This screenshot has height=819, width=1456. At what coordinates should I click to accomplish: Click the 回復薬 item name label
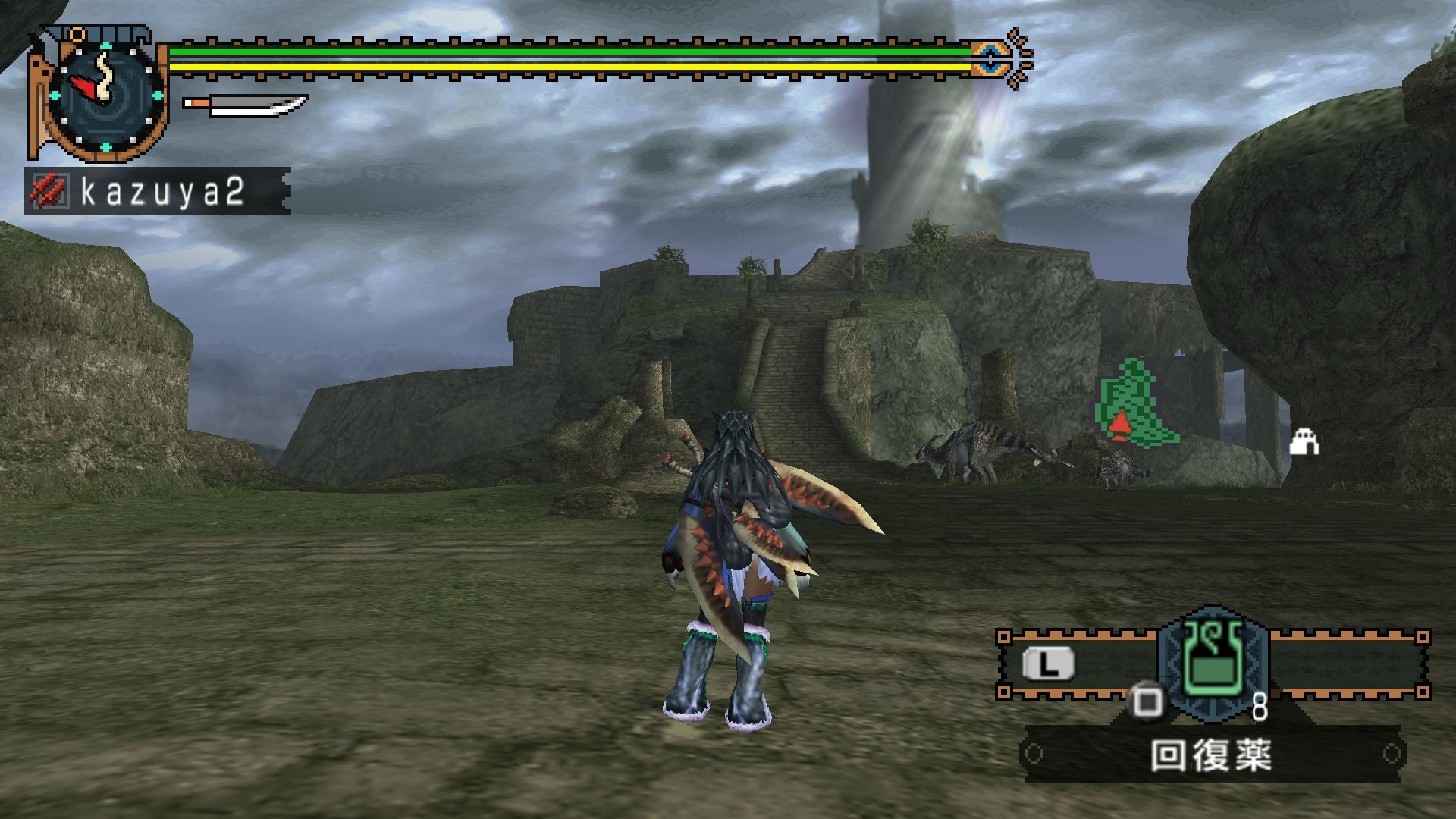(1212, 755)
